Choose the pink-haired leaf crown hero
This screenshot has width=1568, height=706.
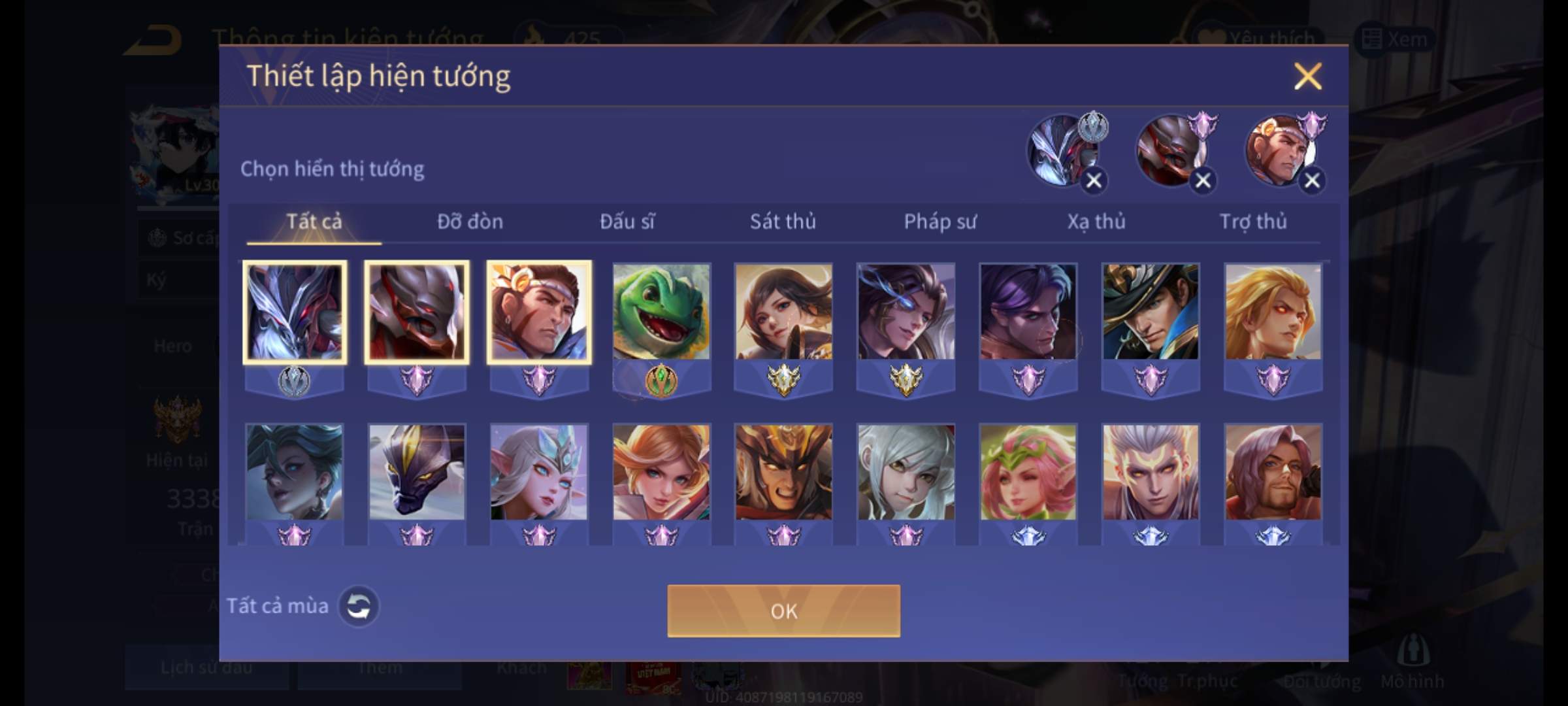click(x=1028, y=472)
